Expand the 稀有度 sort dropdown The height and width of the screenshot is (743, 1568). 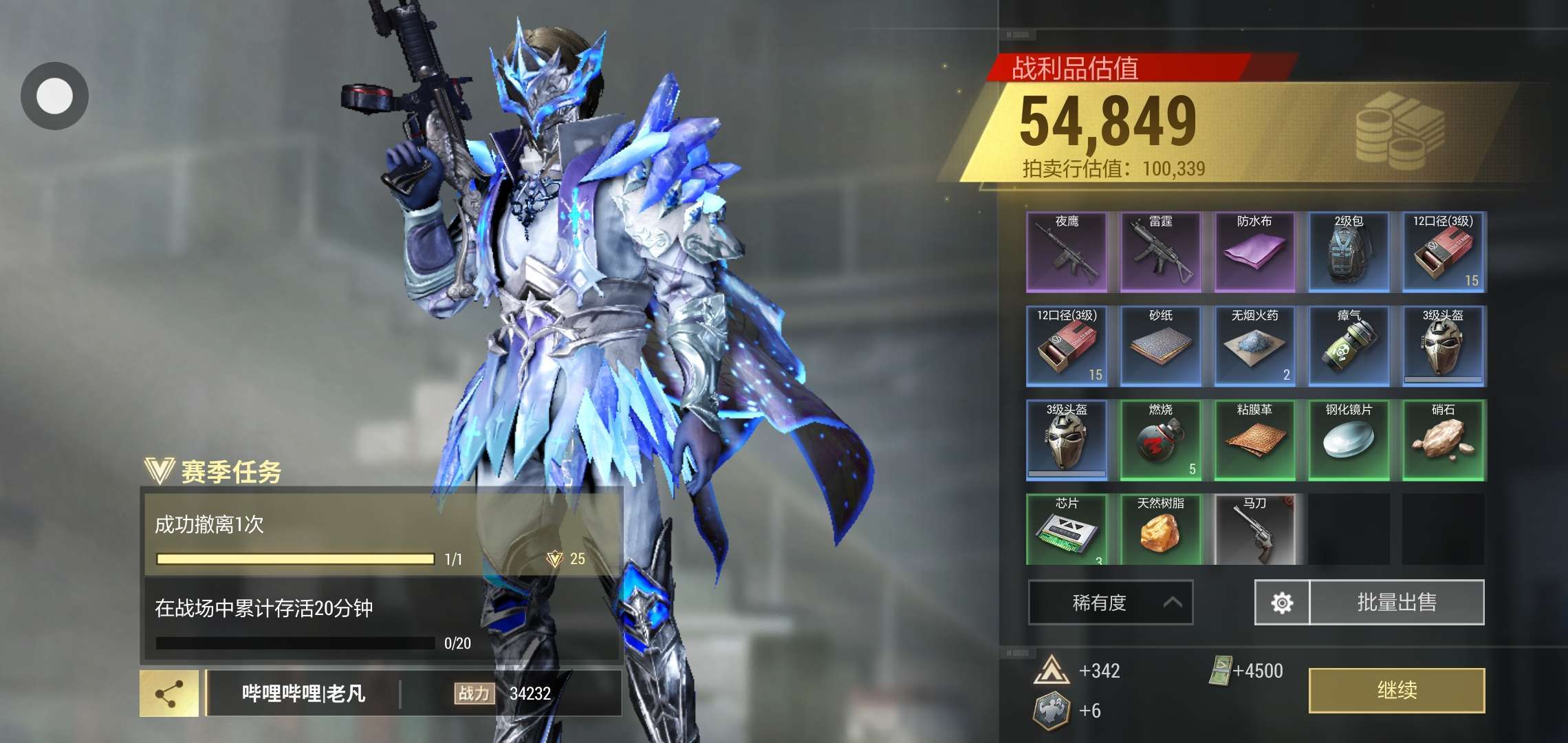coord(1110,603)
